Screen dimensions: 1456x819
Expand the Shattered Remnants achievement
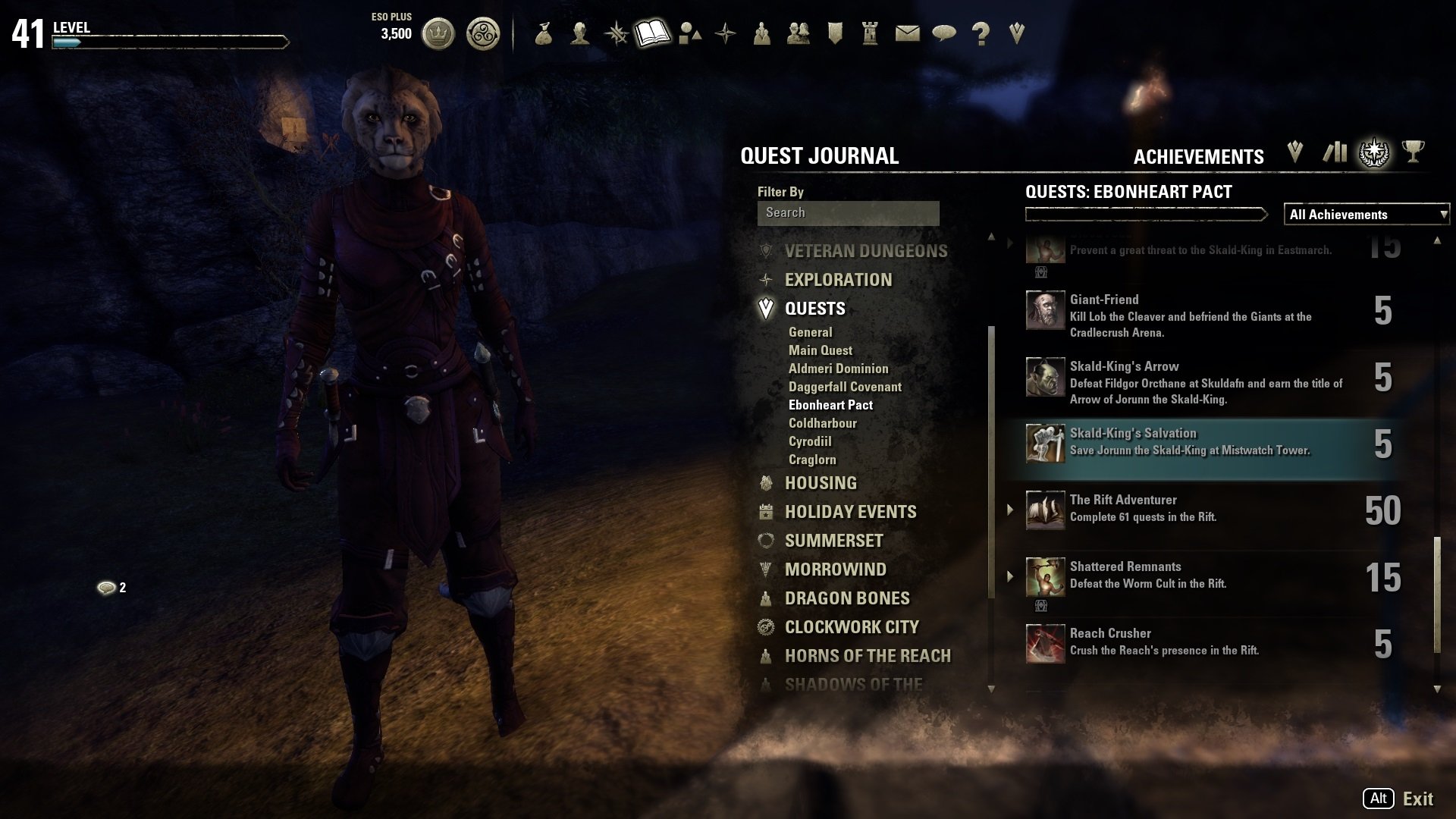tap(1010, 576)
